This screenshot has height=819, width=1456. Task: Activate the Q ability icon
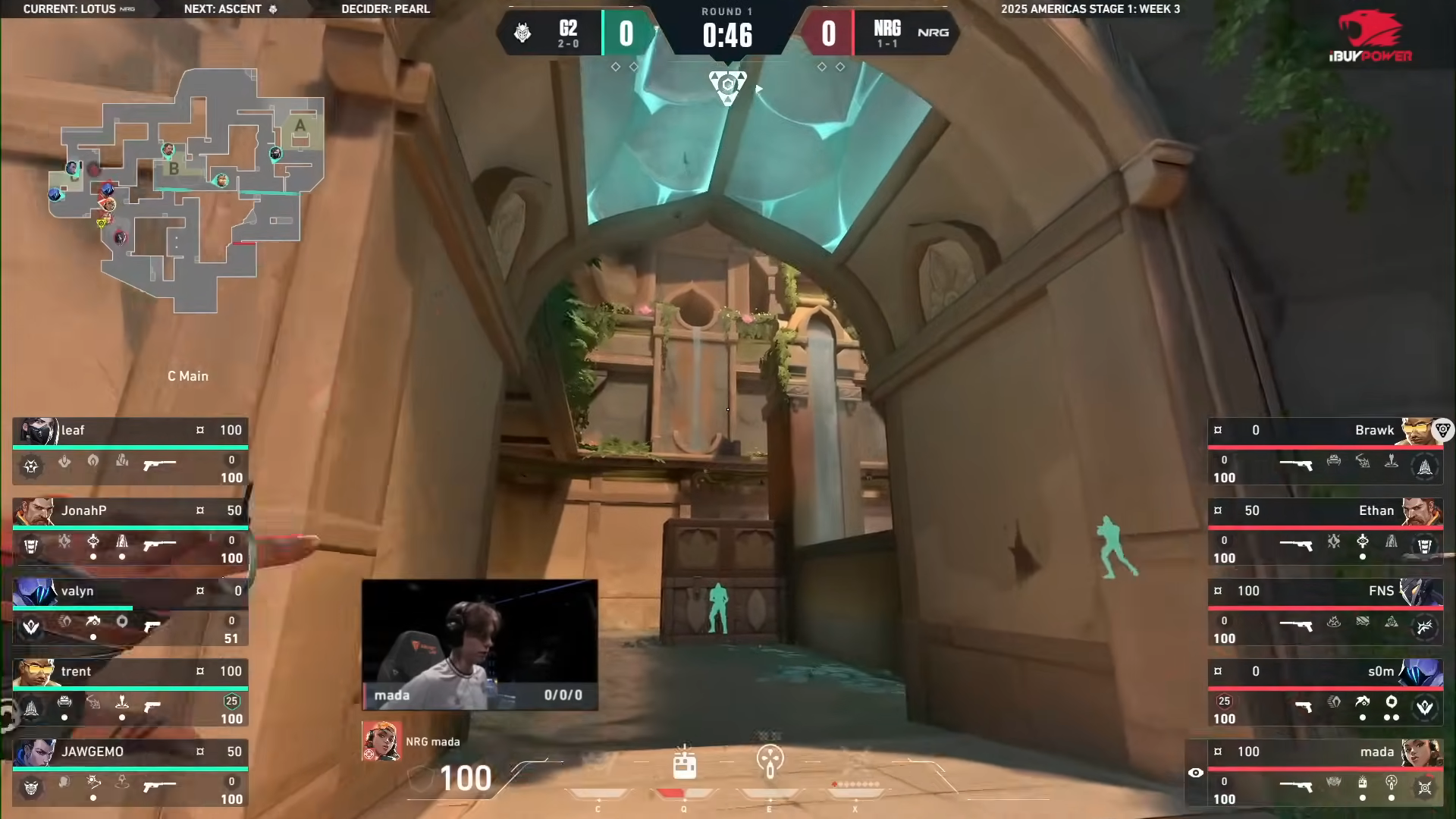(x=684, y=765)
